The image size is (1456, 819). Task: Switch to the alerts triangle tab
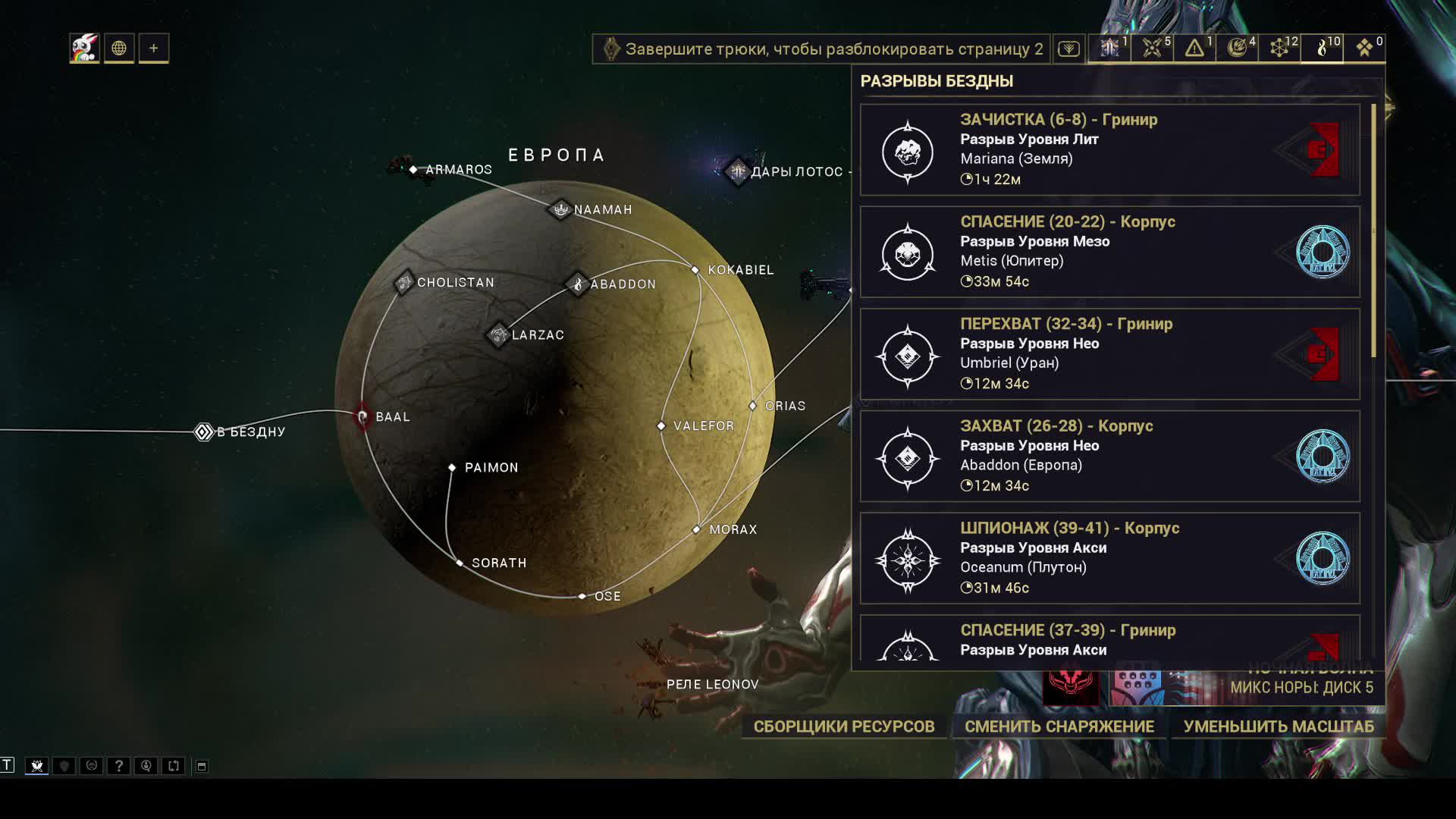click(1194, 49)
